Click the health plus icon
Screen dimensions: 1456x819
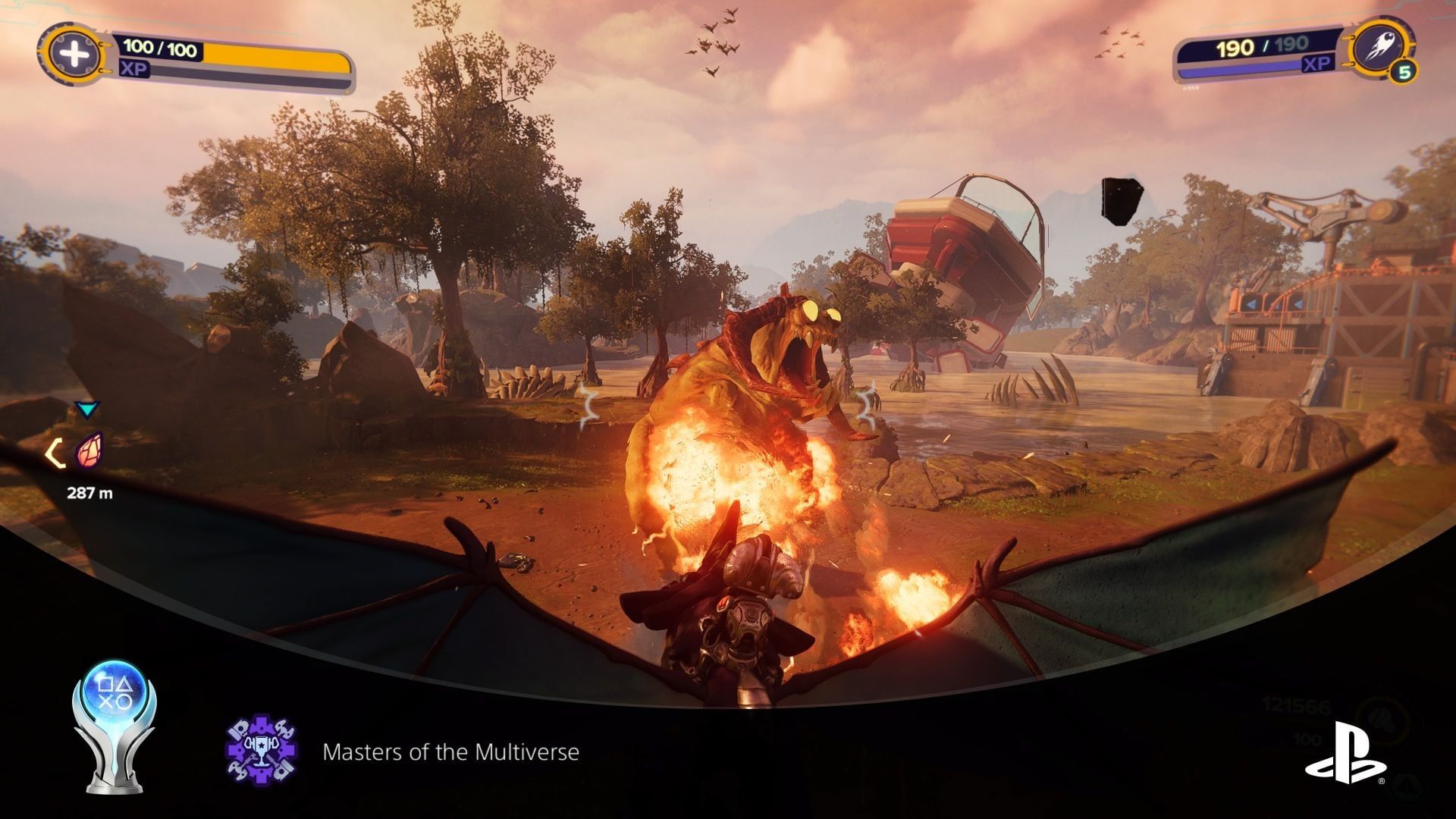[73, 55]
